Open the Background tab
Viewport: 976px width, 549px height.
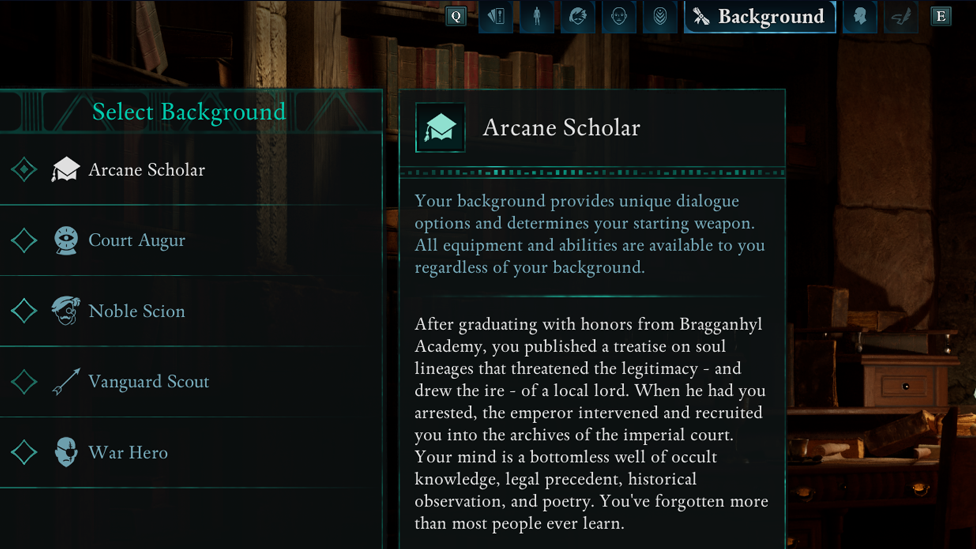pos(759,17)
